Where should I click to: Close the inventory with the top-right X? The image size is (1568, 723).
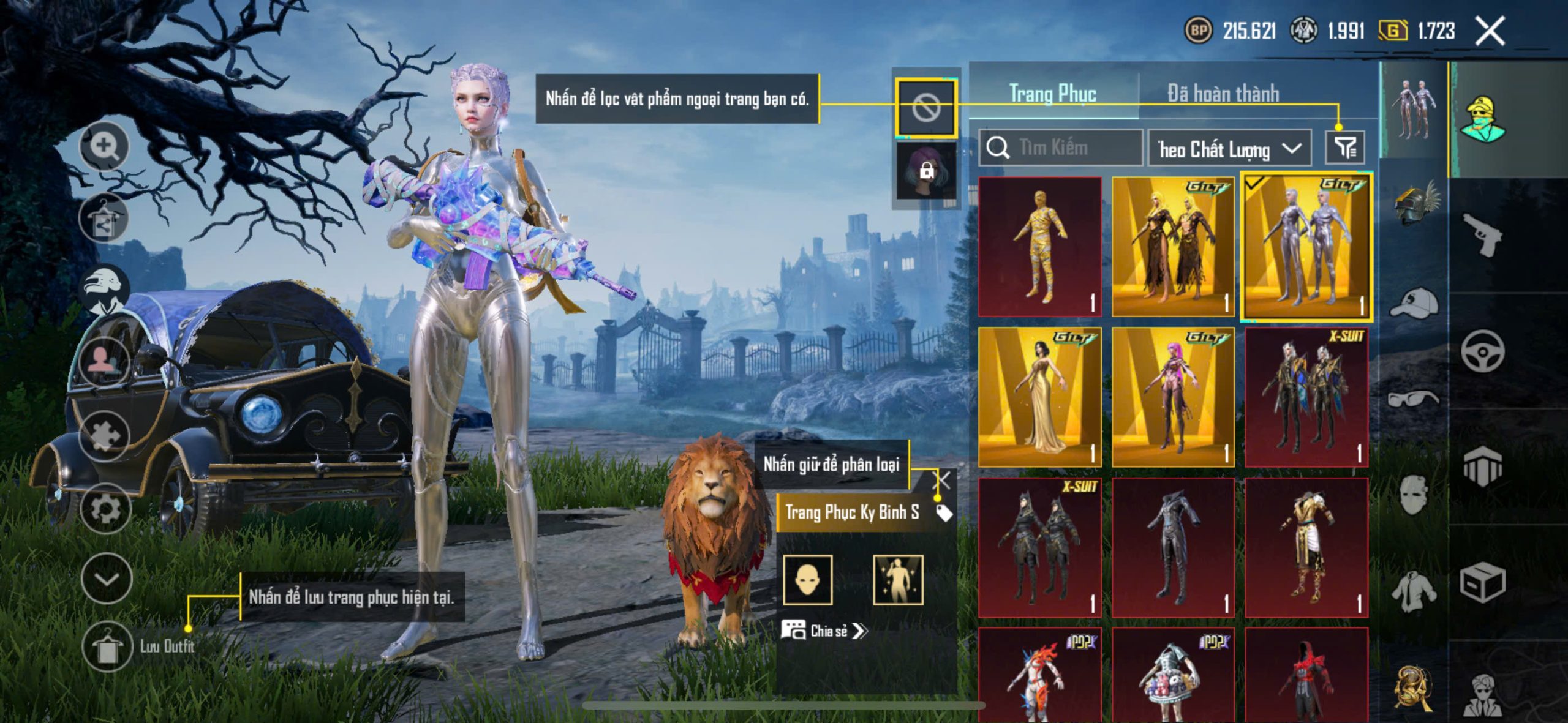pos(1490,31)
